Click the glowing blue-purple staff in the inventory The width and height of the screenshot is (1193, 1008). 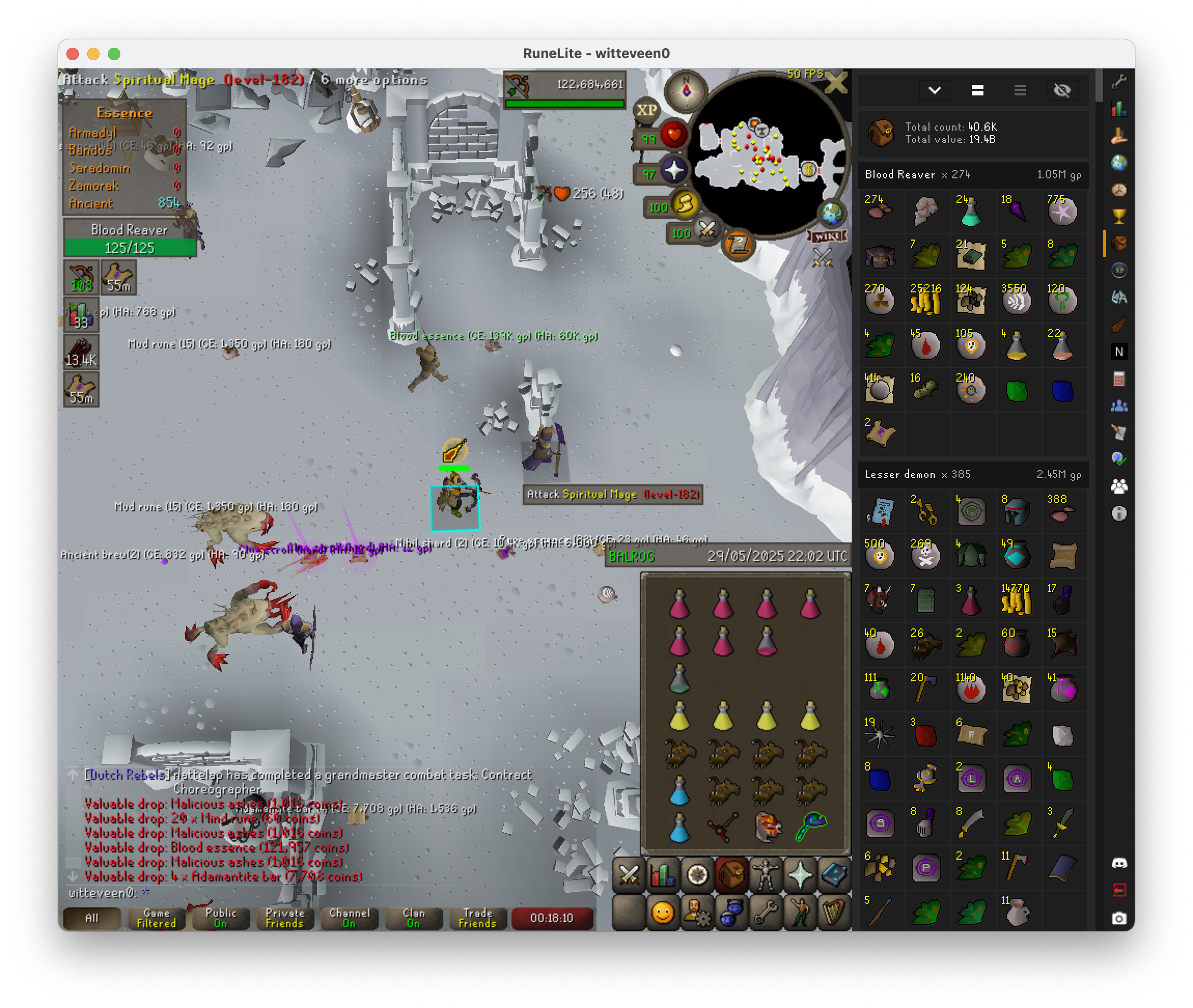(x=811, y=827)
